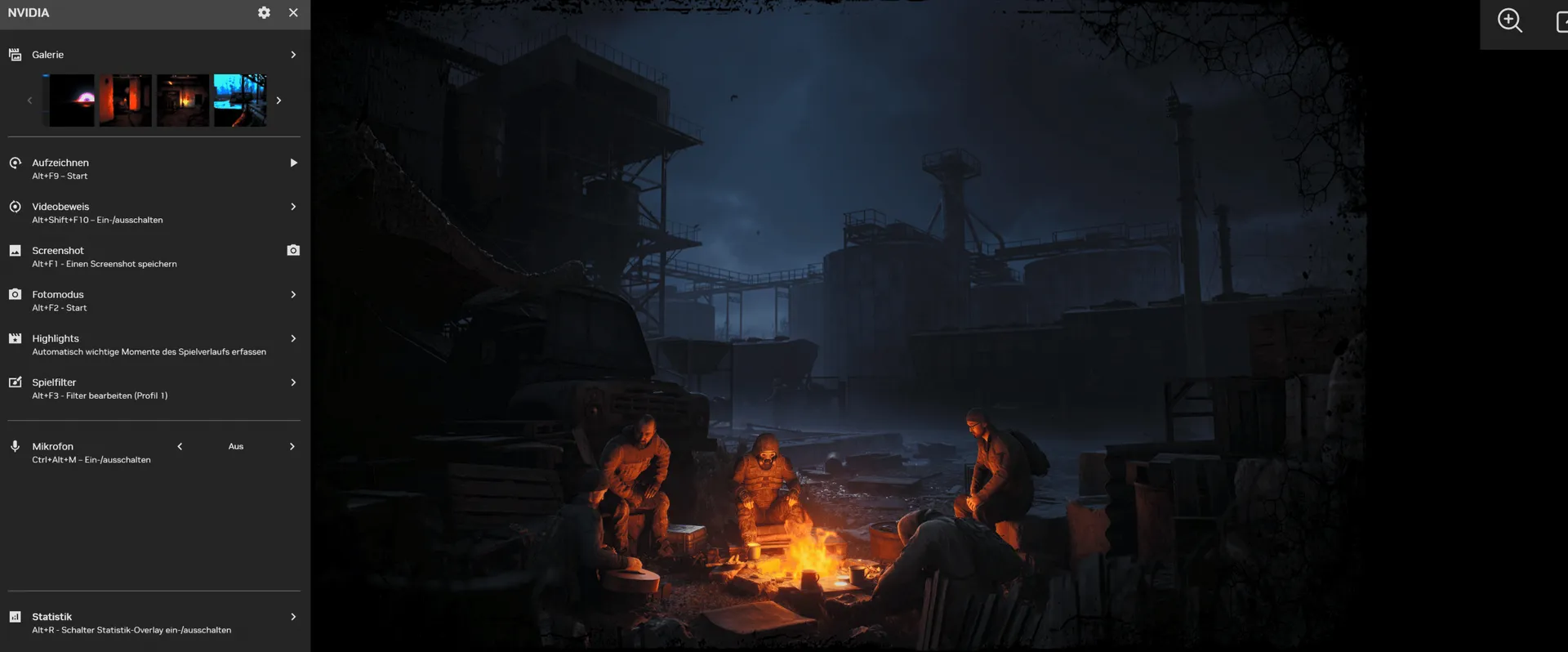This screenshot has width=1568, height=652.
Task: Start recording with Aufzeichnen
Action: pyautogui.click(x=293, y=163)
